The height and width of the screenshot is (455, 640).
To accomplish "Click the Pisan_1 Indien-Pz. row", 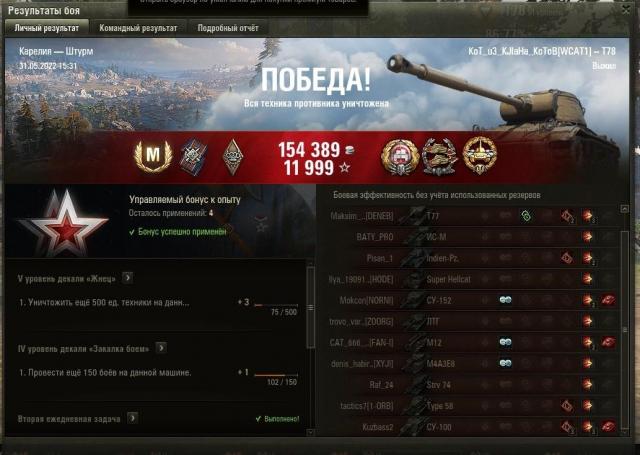I will pos(470,257).
